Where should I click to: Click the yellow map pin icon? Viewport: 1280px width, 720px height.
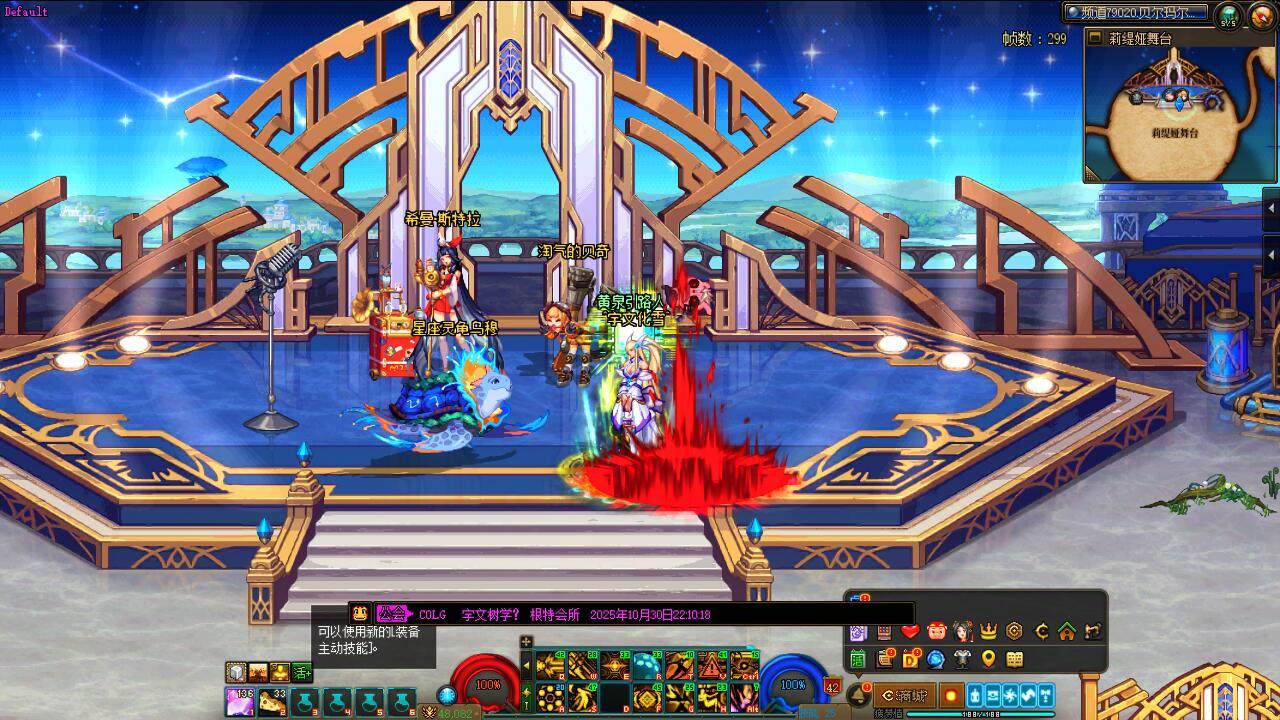pos(988,659)
